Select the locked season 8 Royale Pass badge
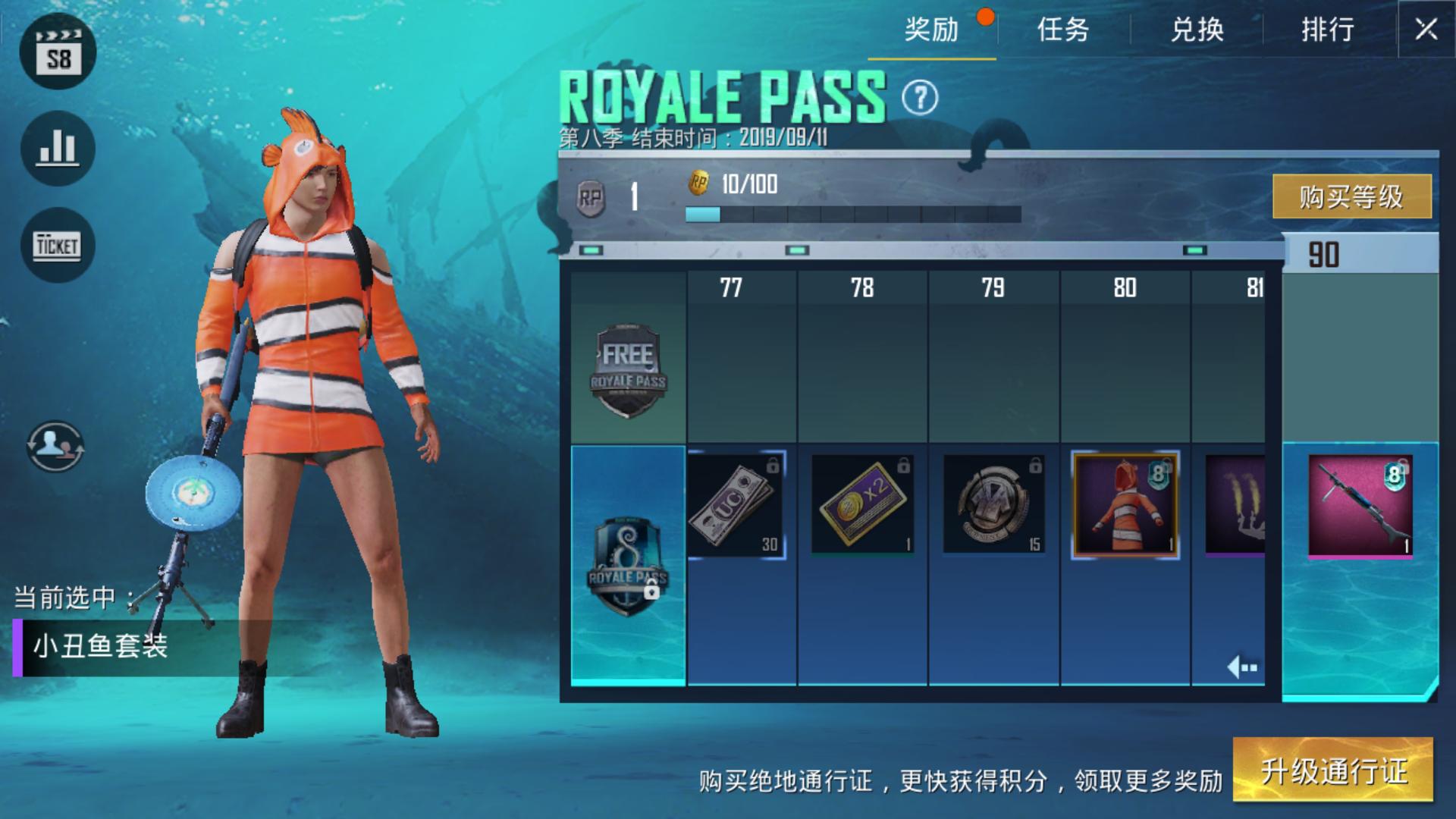1456x819 pixels. (628, 565)
